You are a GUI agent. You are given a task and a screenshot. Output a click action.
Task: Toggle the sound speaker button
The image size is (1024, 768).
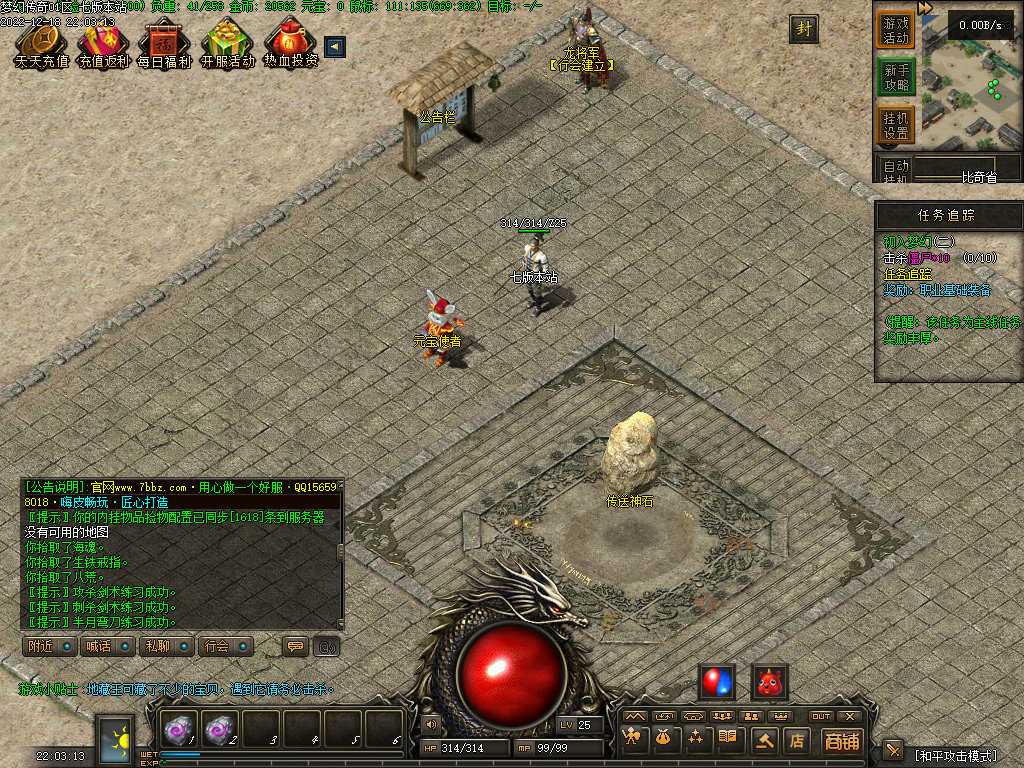click(x=431, y=724)
